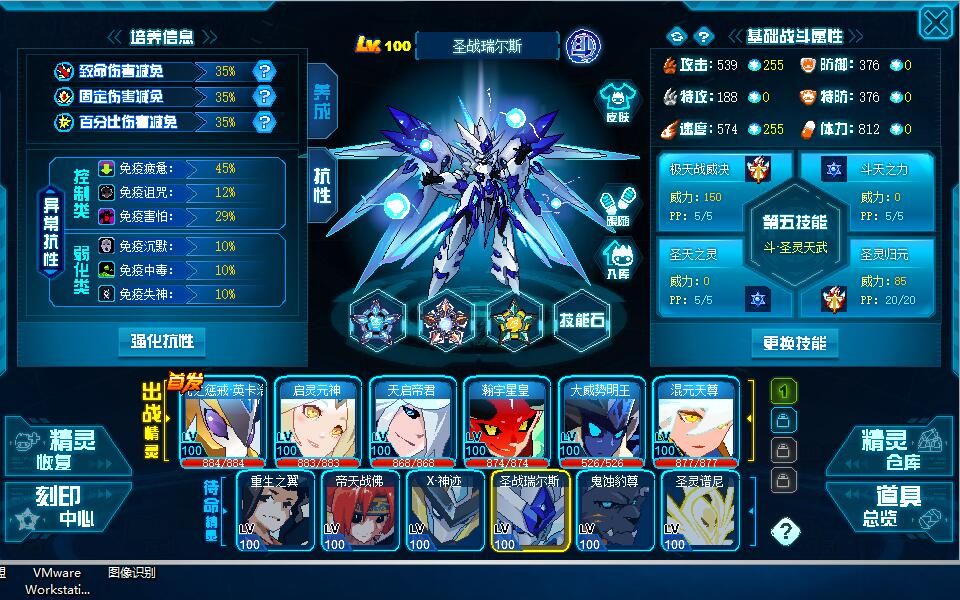Viewport: 960px width, 600px height.
Task: Open the 皮肤 skin icon
Action: (x=618, y=103)
